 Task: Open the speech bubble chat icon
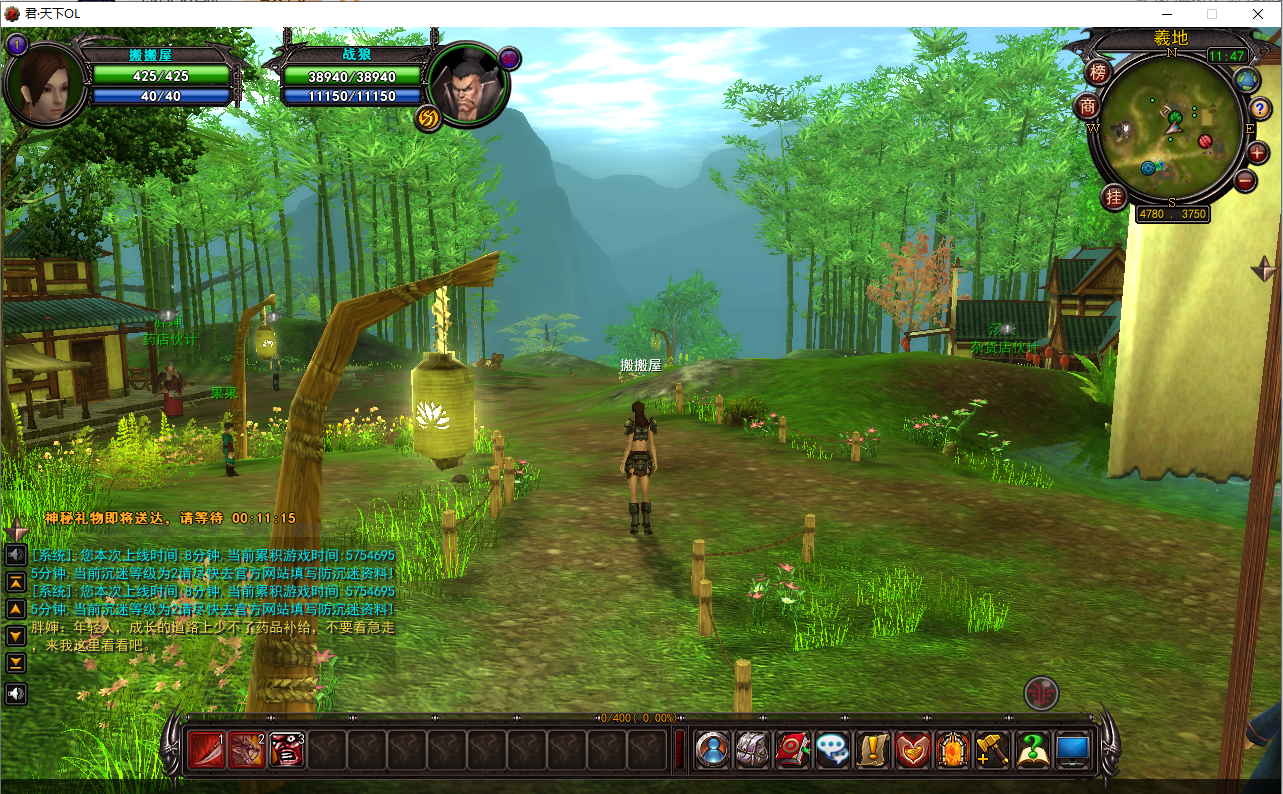click(833, 750)
